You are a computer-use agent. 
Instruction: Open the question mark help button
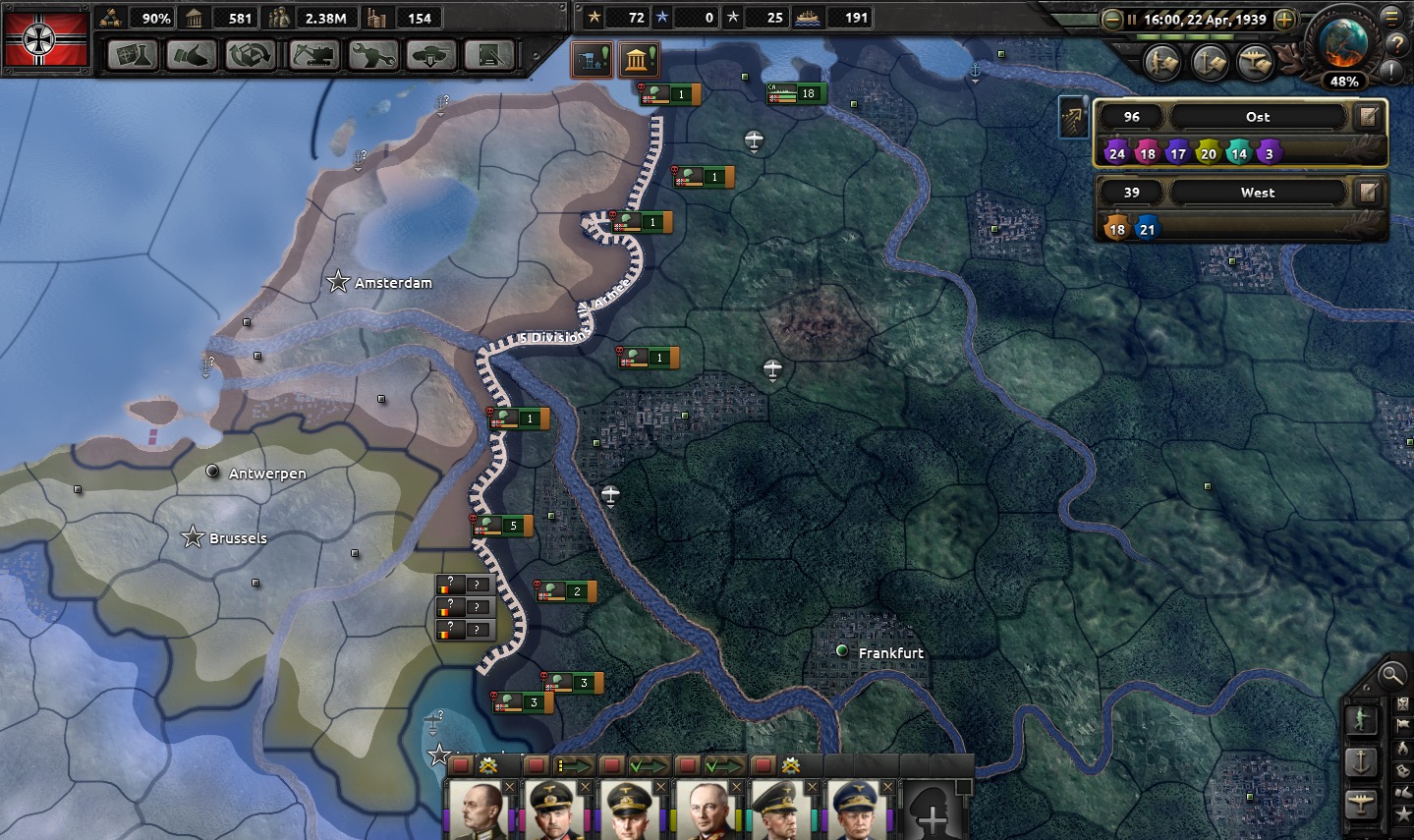[1396, 43]
